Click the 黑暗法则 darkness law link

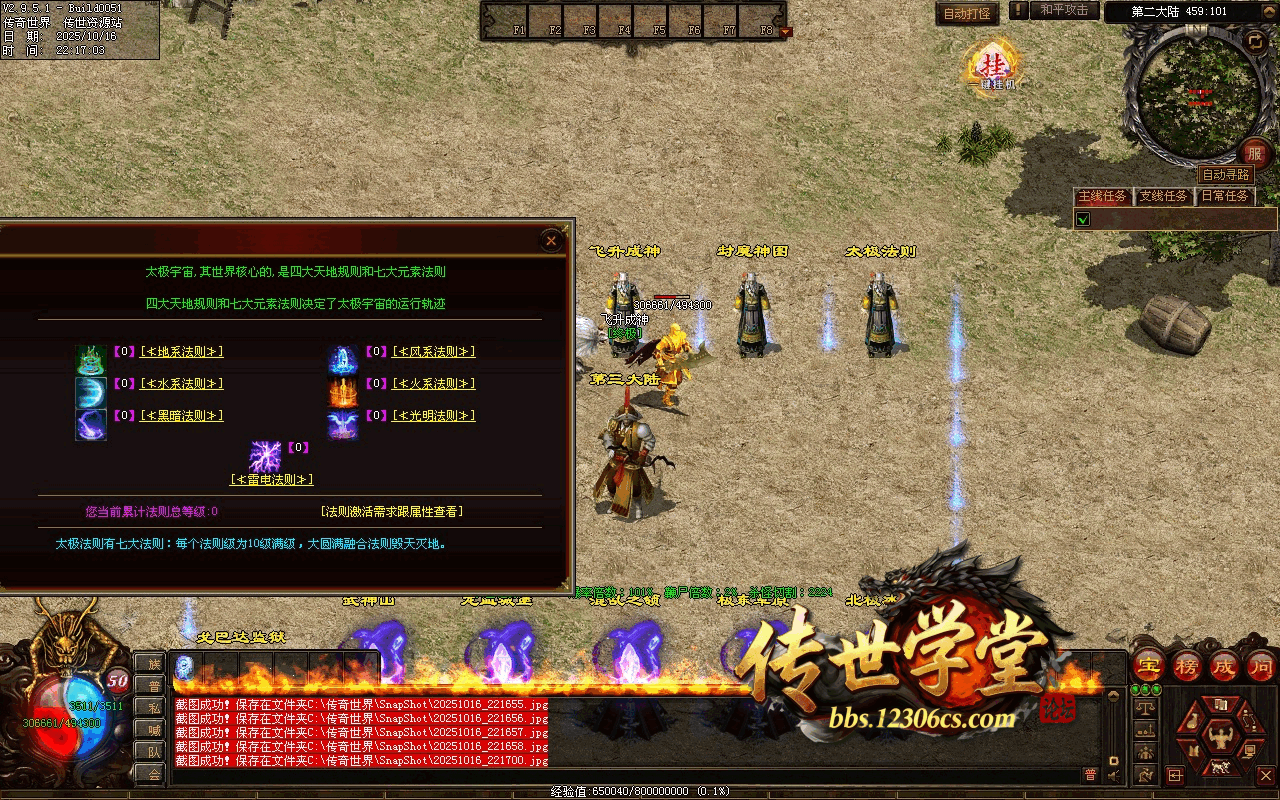181,416
